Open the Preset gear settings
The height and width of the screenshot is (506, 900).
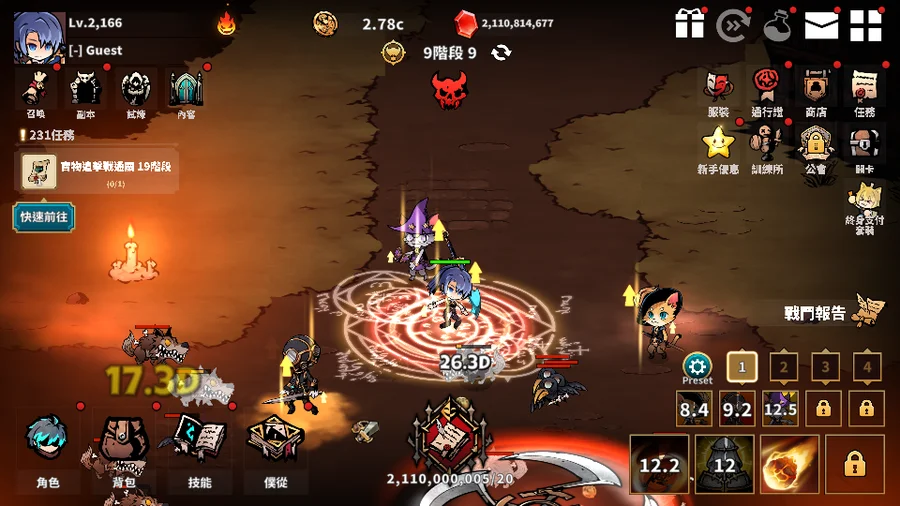pyautogui.click(x=697, y=367)
